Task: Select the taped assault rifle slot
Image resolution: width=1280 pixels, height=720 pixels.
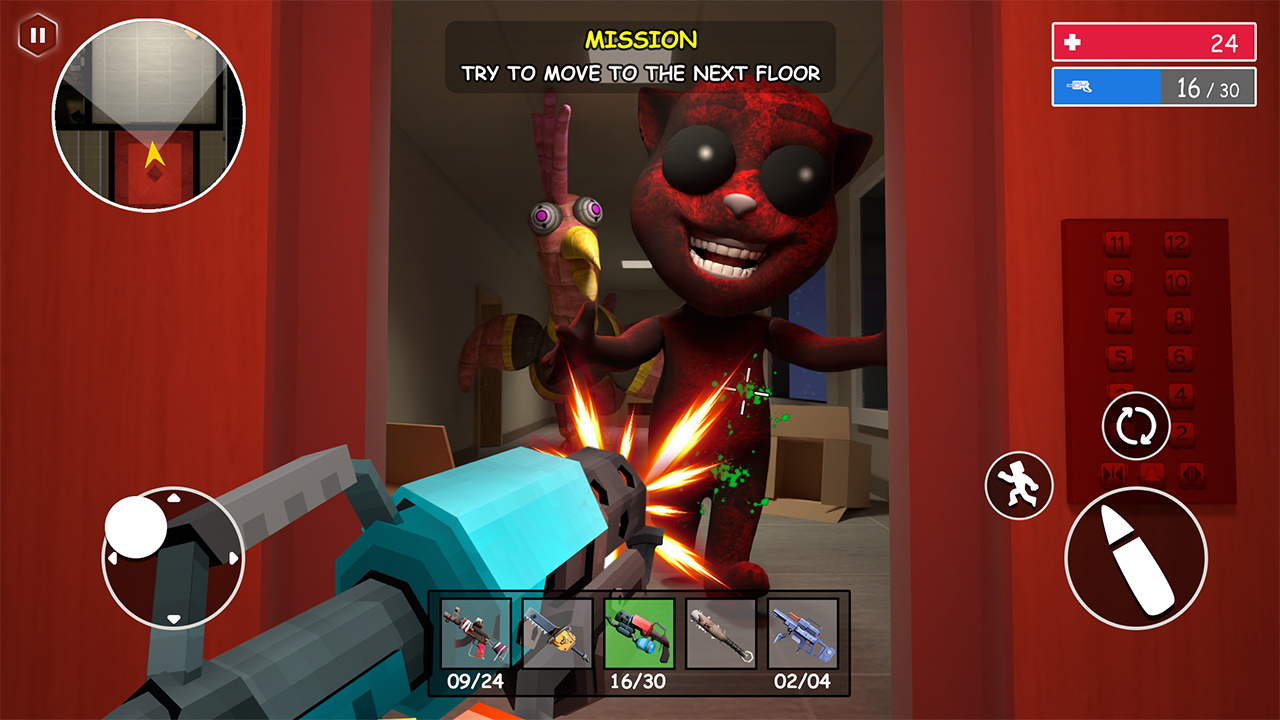Action: click(475, 633)
